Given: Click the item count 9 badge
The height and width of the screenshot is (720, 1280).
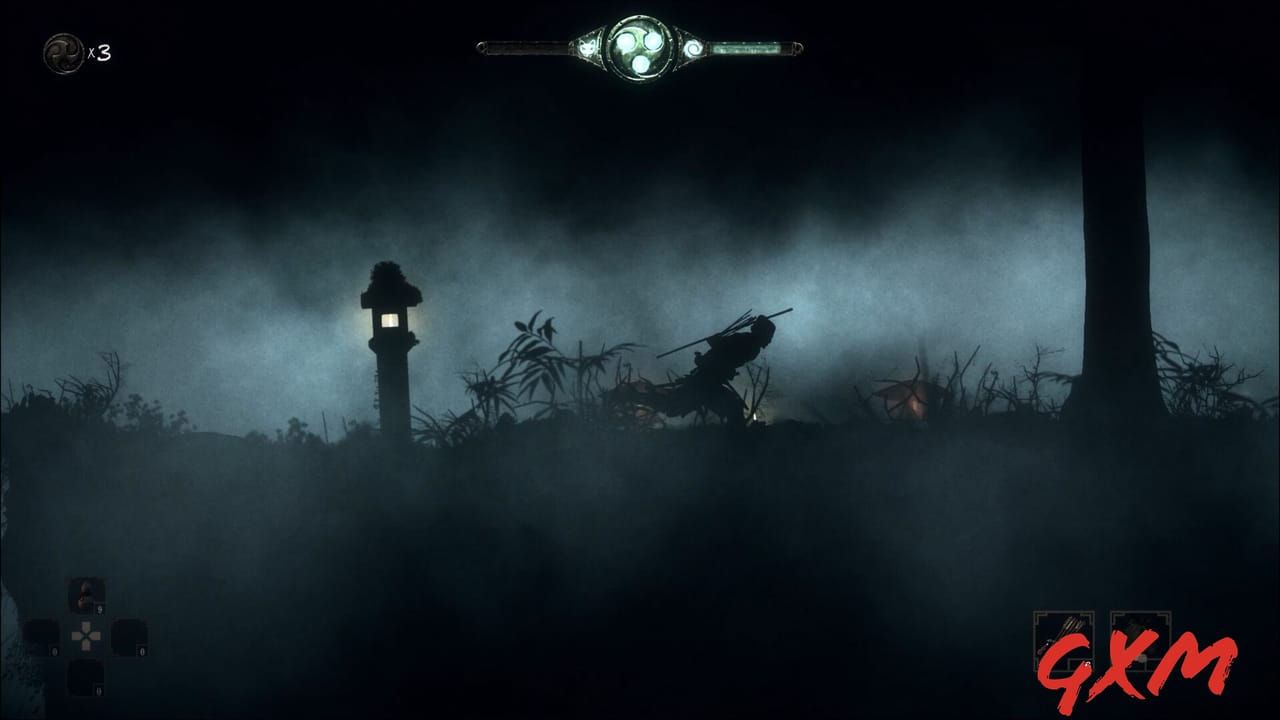Looking at the screenshot, I should (x=99, y=610).
